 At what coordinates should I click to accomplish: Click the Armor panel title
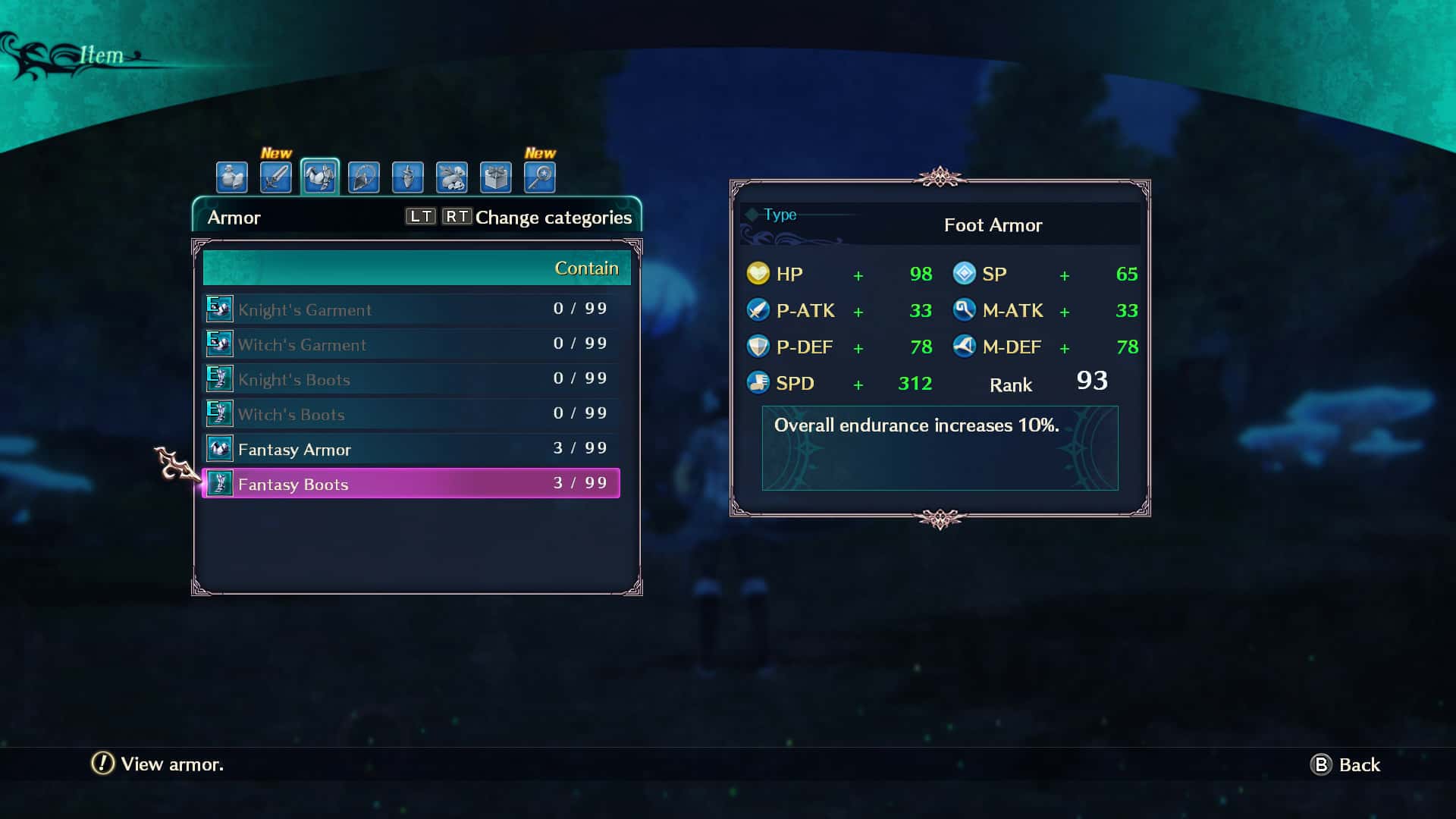click(233, 218)
